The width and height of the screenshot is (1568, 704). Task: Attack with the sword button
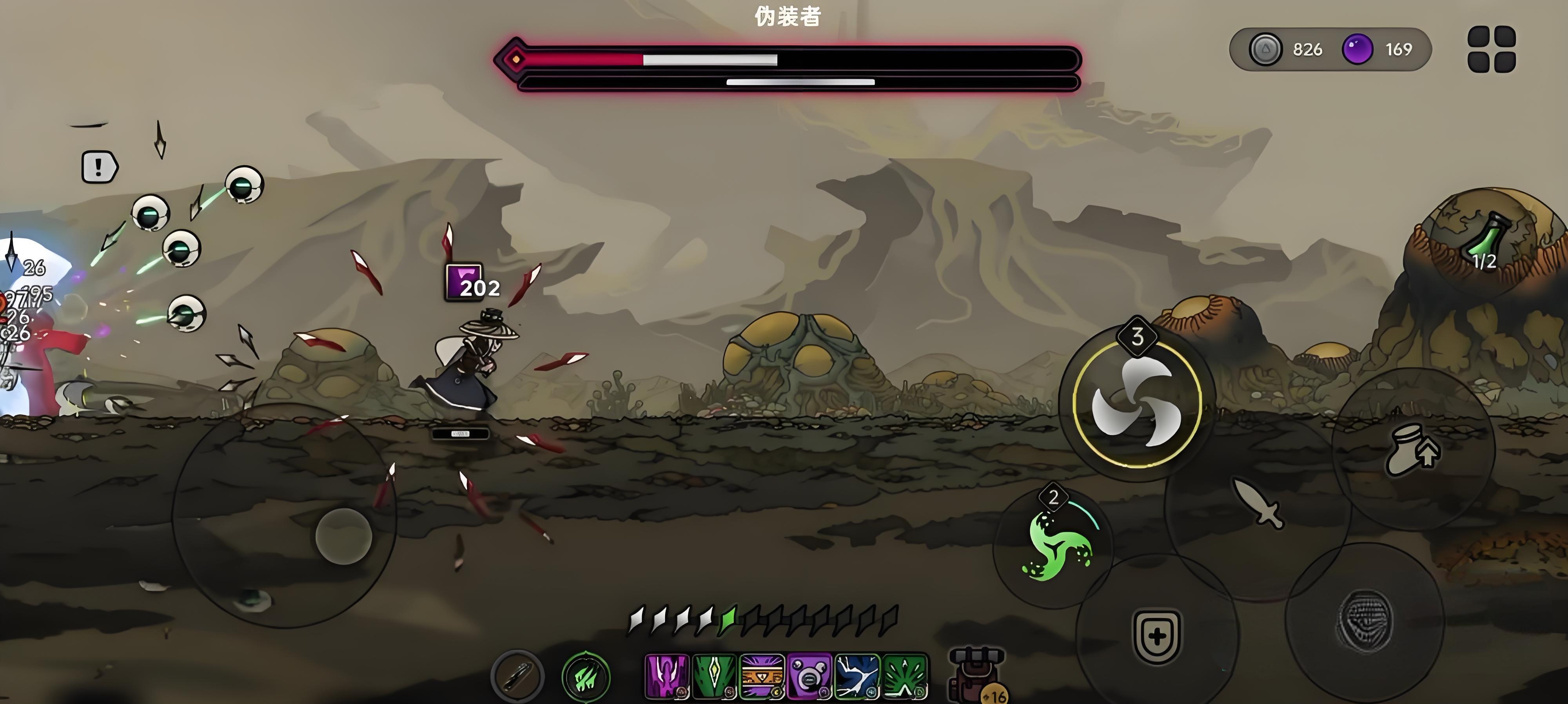[x=1258, y=503]
